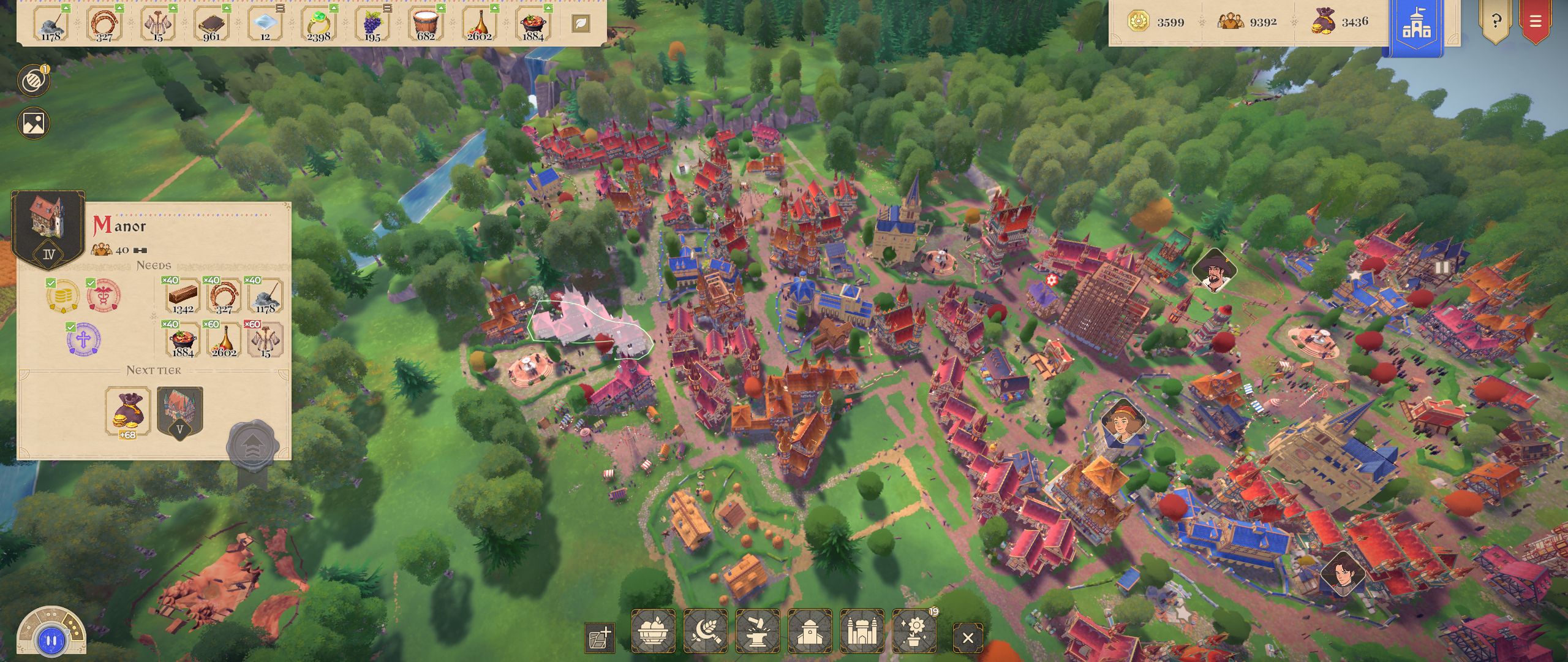The image size is (1568, 662).
Task: Click the clothing need slot showing 15
Action: point(265,340)
